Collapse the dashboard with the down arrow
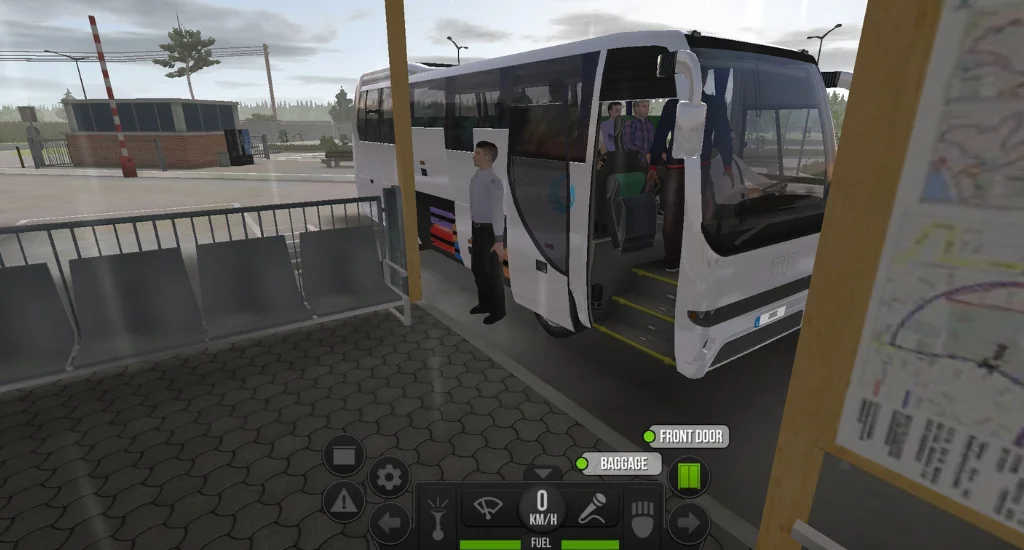Image resolution: width=1024 pixels, height=550 pixels. pos(543,473)
